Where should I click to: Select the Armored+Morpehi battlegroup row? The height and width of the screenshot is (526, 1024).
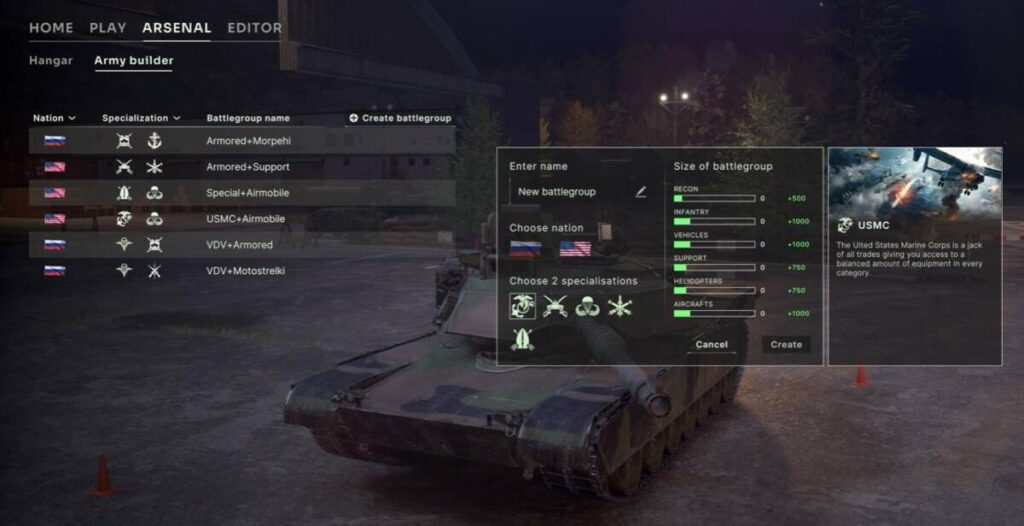tap(248, 141)
